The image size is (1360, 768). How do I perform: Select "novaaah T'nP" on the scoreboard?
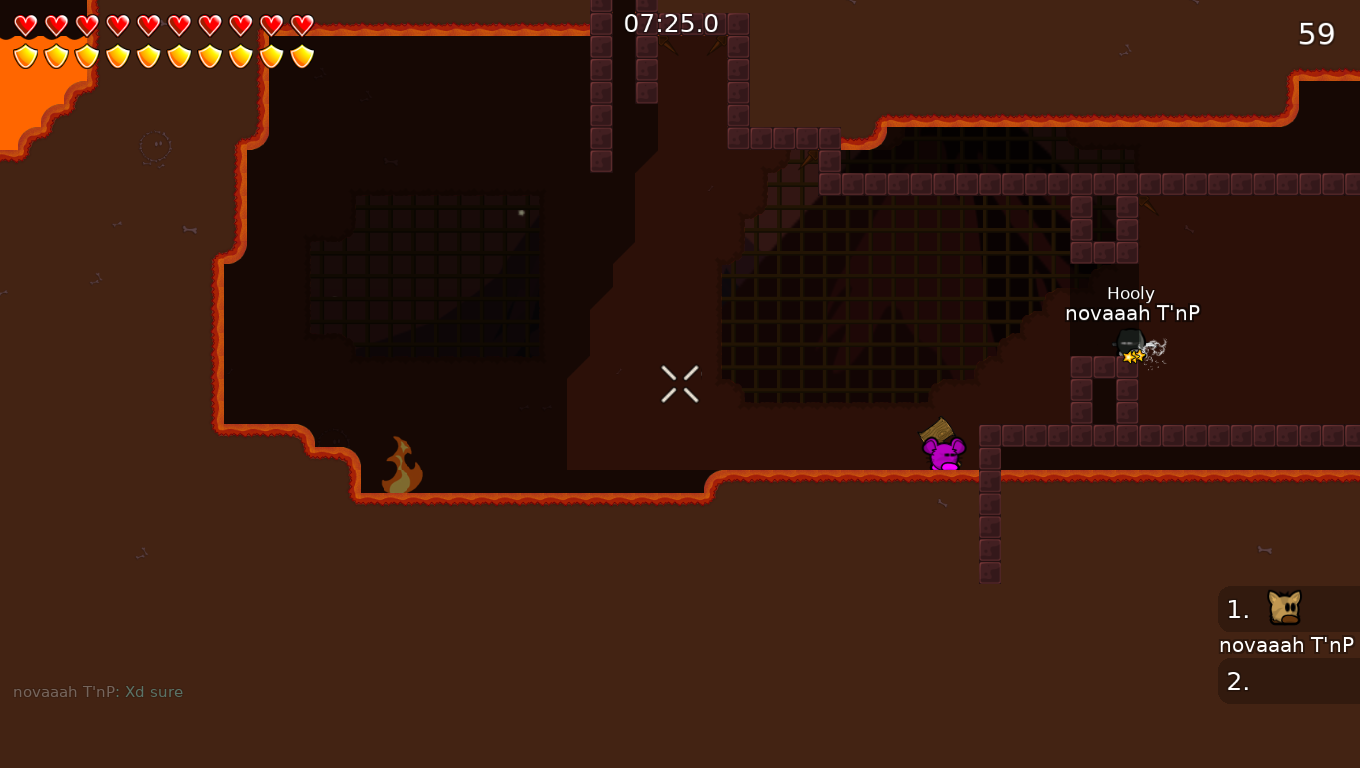1287,645
